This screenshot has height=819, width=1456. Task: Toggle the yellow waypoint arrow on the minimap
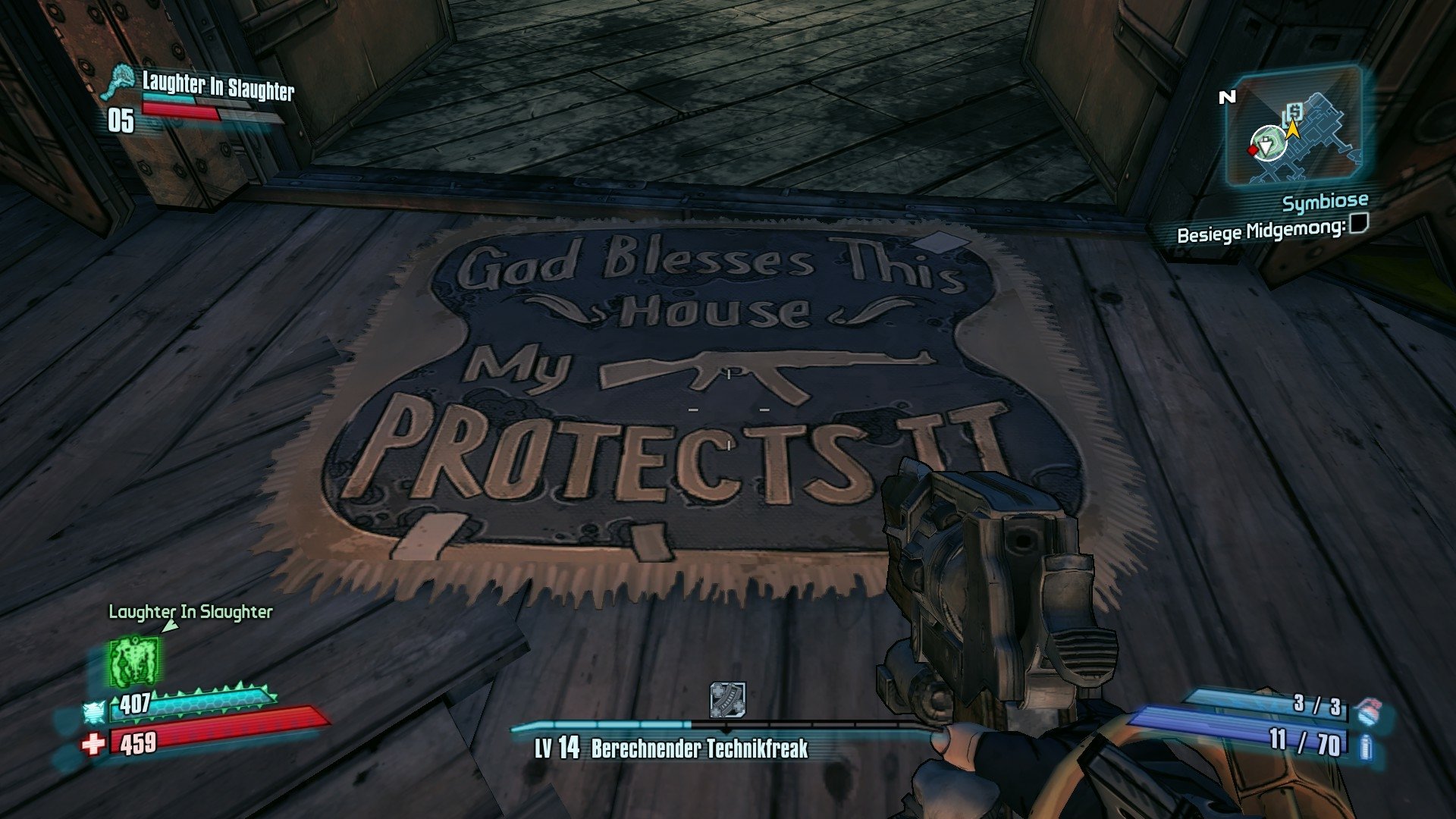[x=1293, y=131]
